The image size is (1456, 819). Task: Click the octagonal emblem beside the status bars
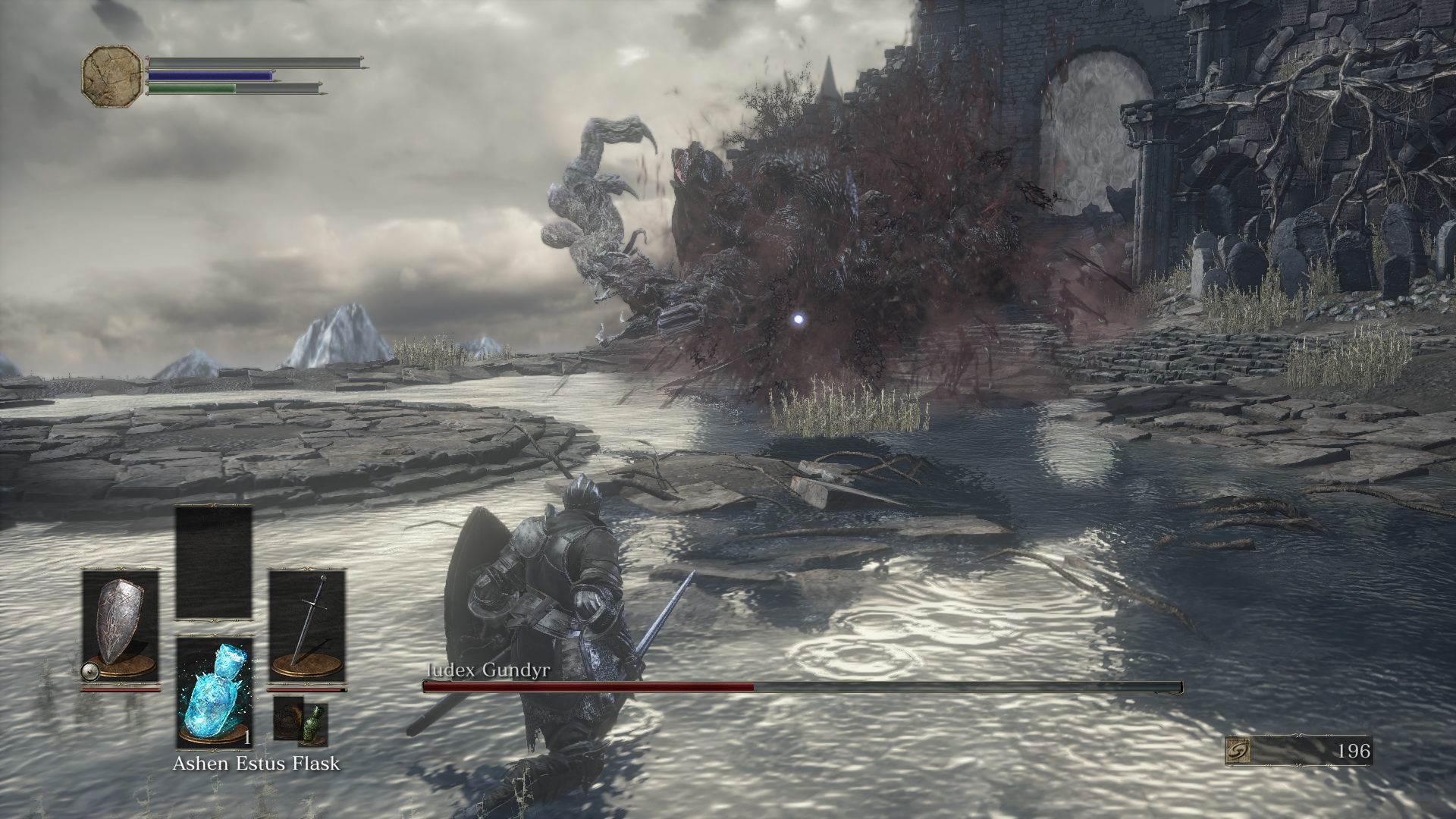point(112,76)
